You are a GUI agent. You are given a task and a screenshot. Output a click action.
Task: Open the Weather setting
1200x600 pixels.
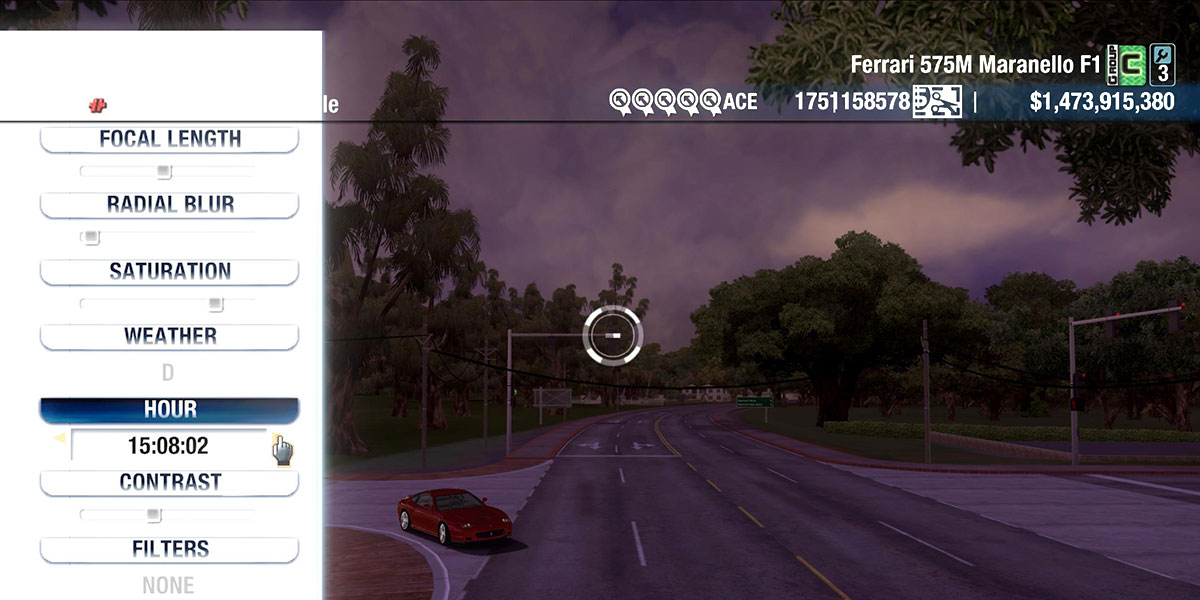pyautogui.click(x=169, y=337)
